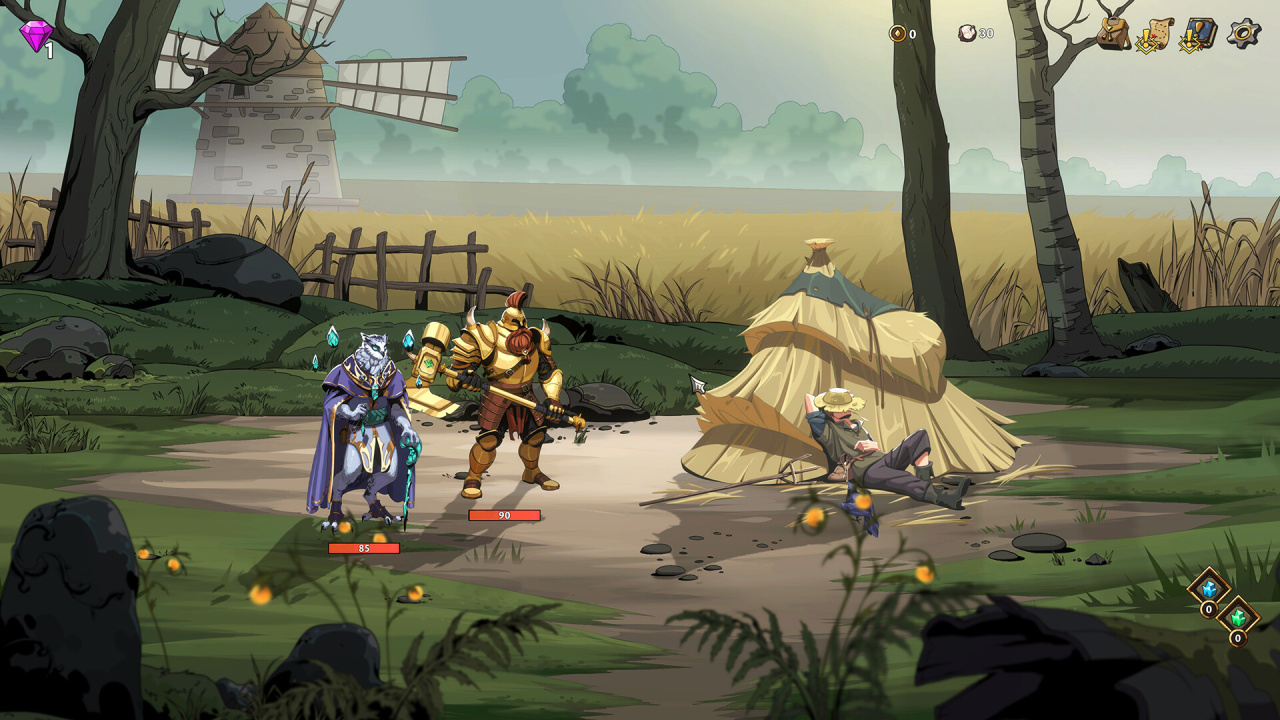Open the blue journal book
1280x720 pixels.
(x=1199, y=34)
